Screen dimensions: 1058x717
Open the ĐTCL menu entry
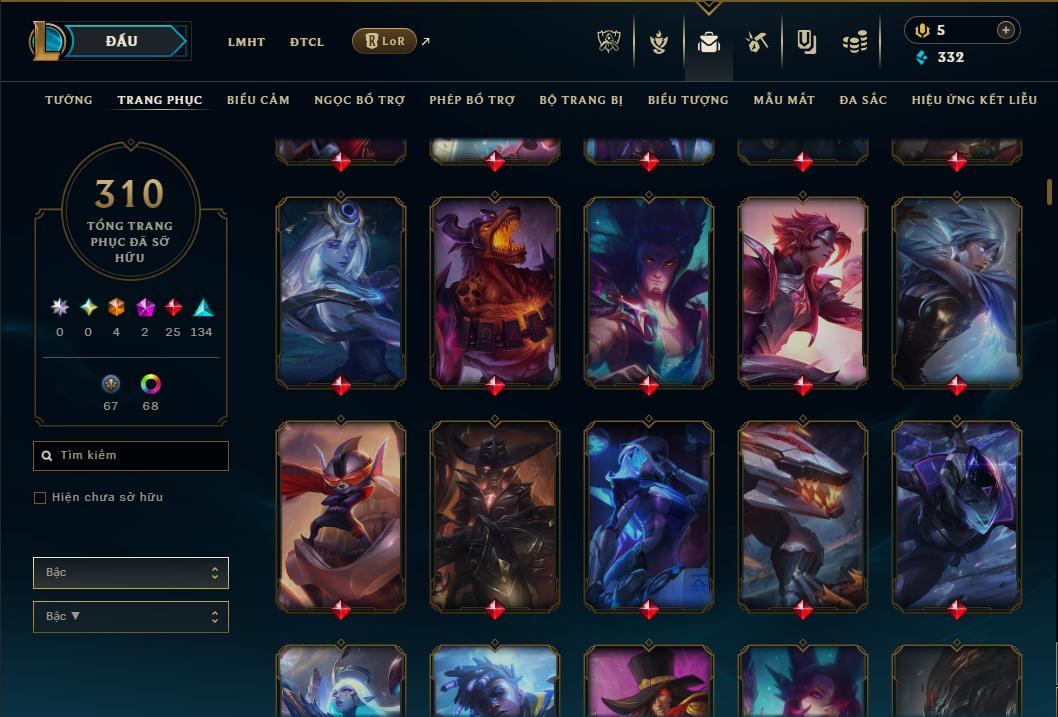(307, 42)
